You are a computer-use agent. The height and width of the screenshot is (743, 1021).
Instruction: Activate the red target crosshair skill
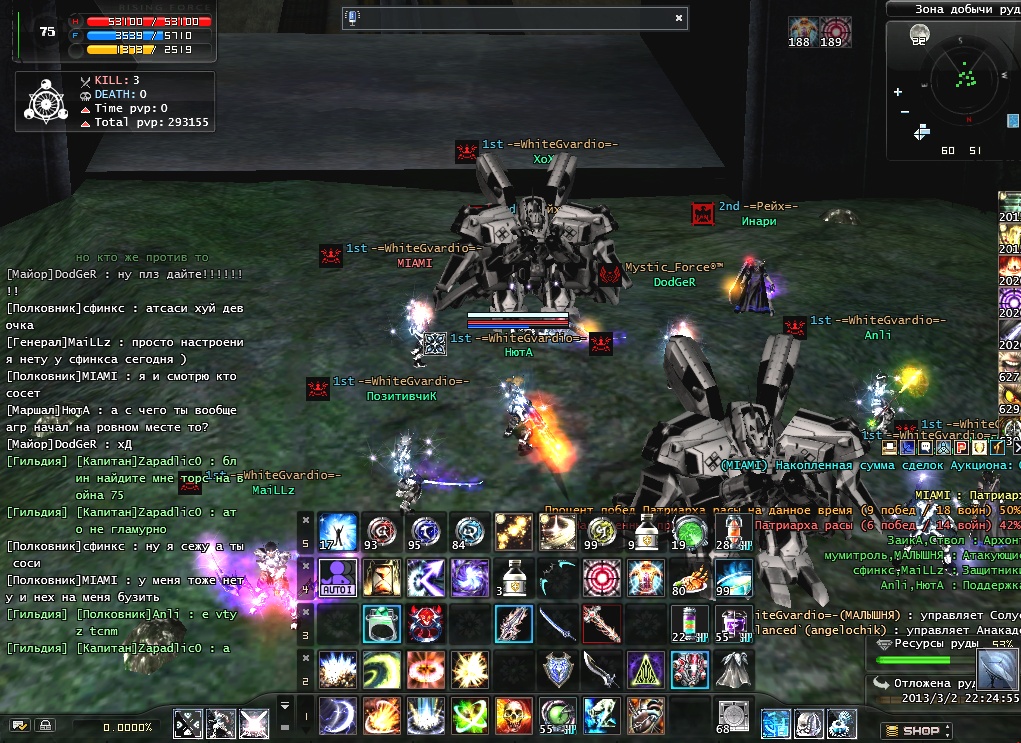(x=601, y=577)
